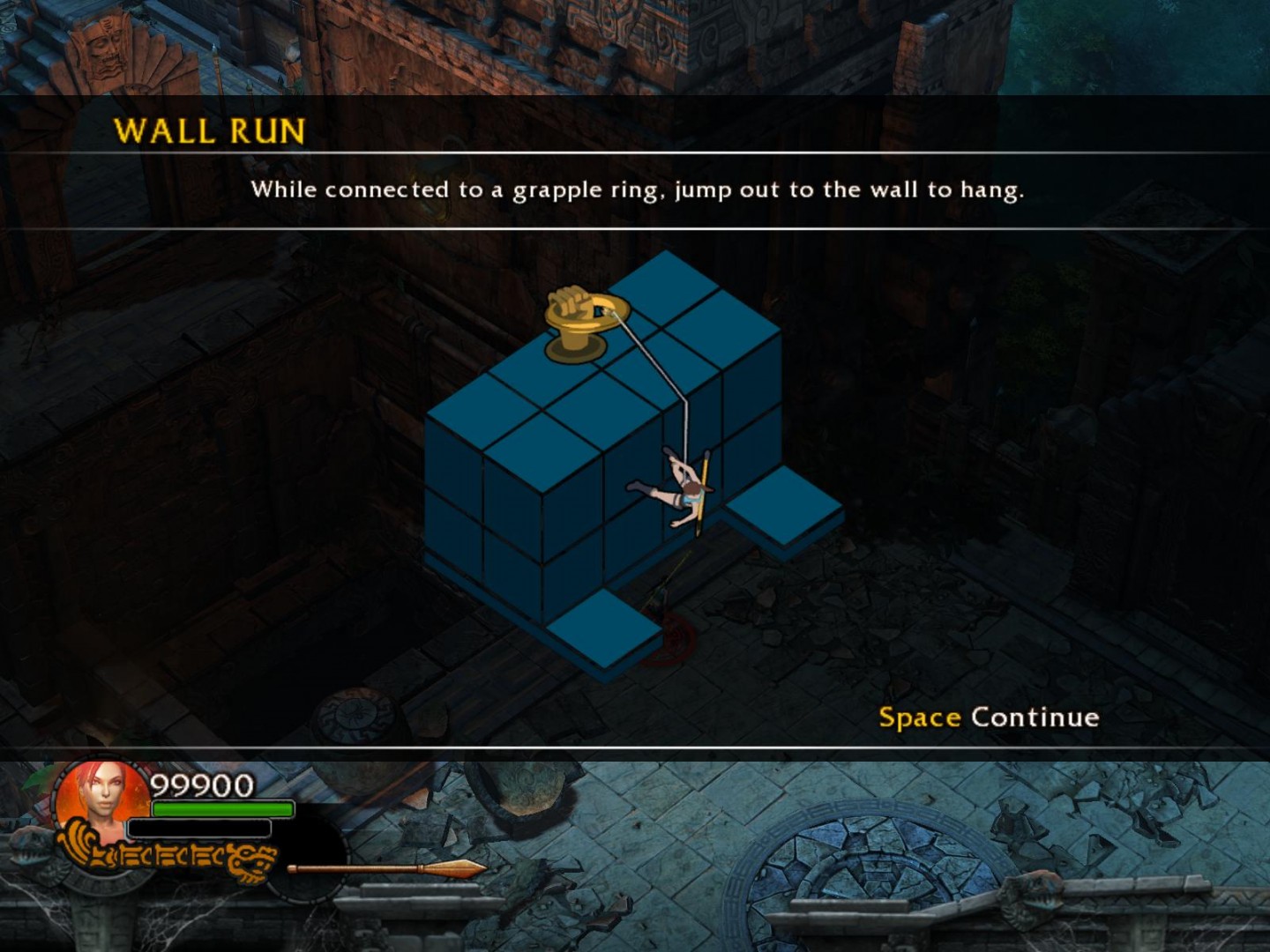Select the spear weapon icon

pyautogui.click(x=386, y=869)
